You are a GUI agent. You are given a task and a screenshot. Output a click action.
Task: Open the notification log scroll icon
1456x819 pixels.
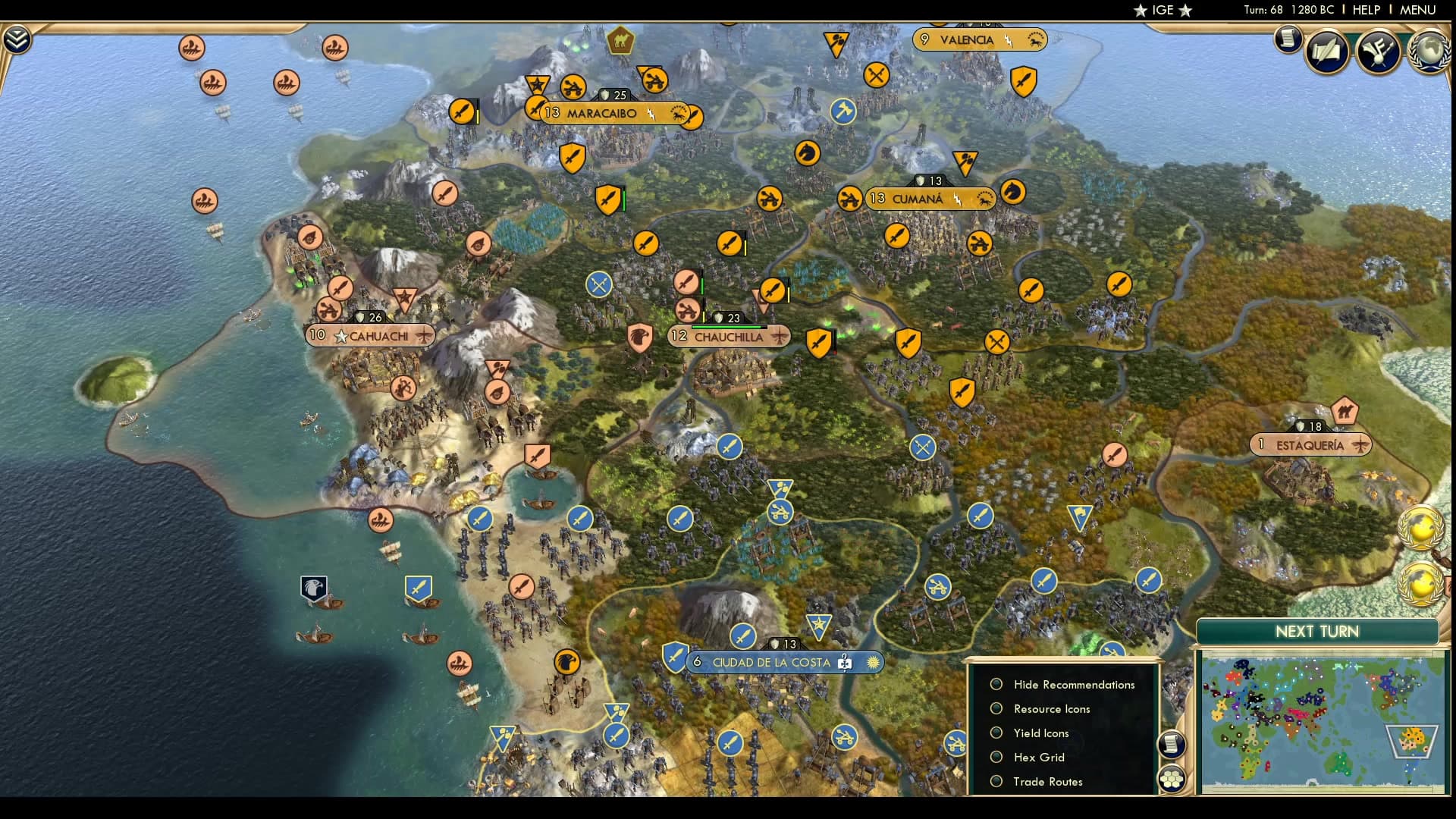click(x=1288, y=39)
